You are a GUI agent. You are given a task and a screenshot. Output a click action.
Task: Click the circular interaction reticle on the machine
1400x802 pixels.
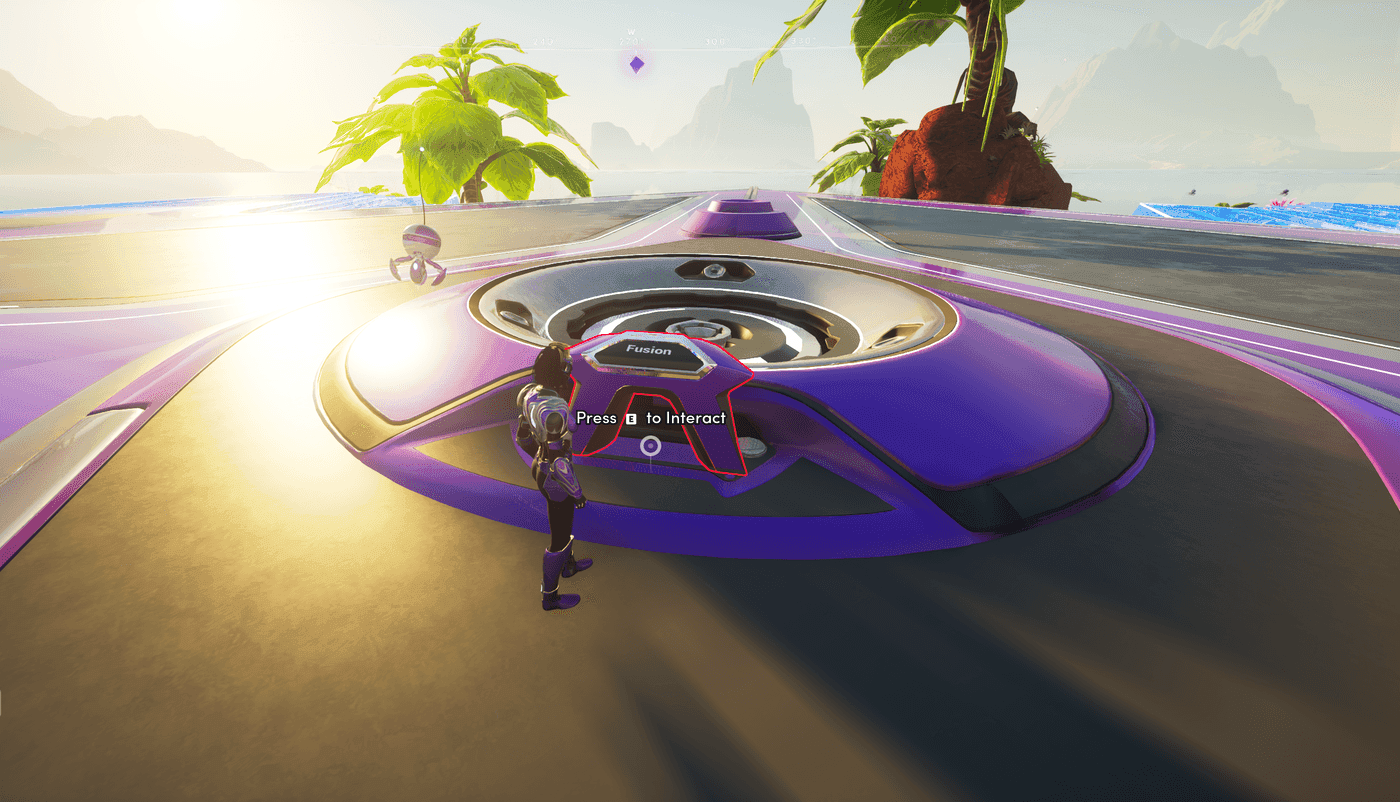[x=650, y=446]
